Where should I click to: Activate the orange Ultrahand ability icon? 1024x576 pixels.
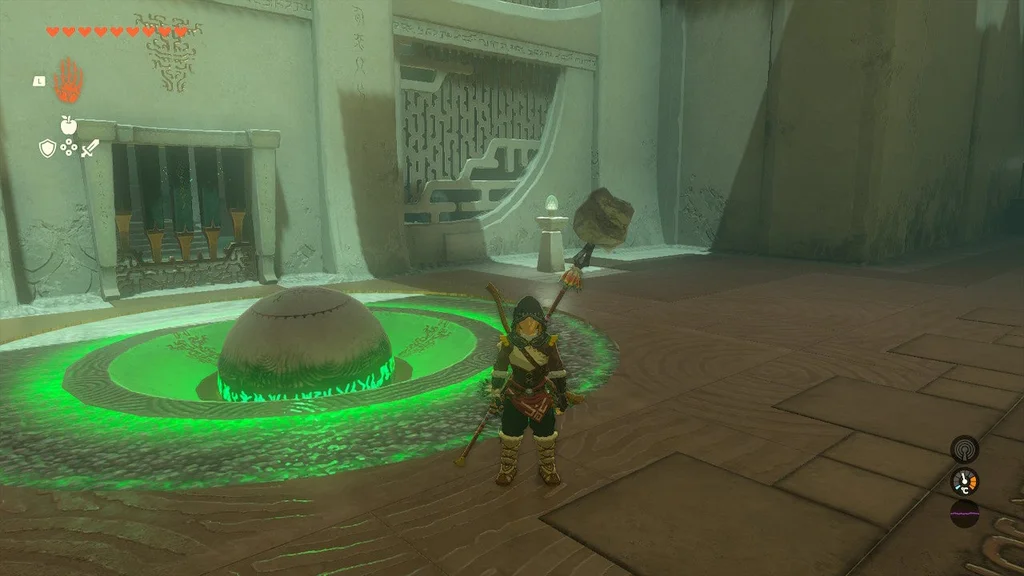coord(69,80)
